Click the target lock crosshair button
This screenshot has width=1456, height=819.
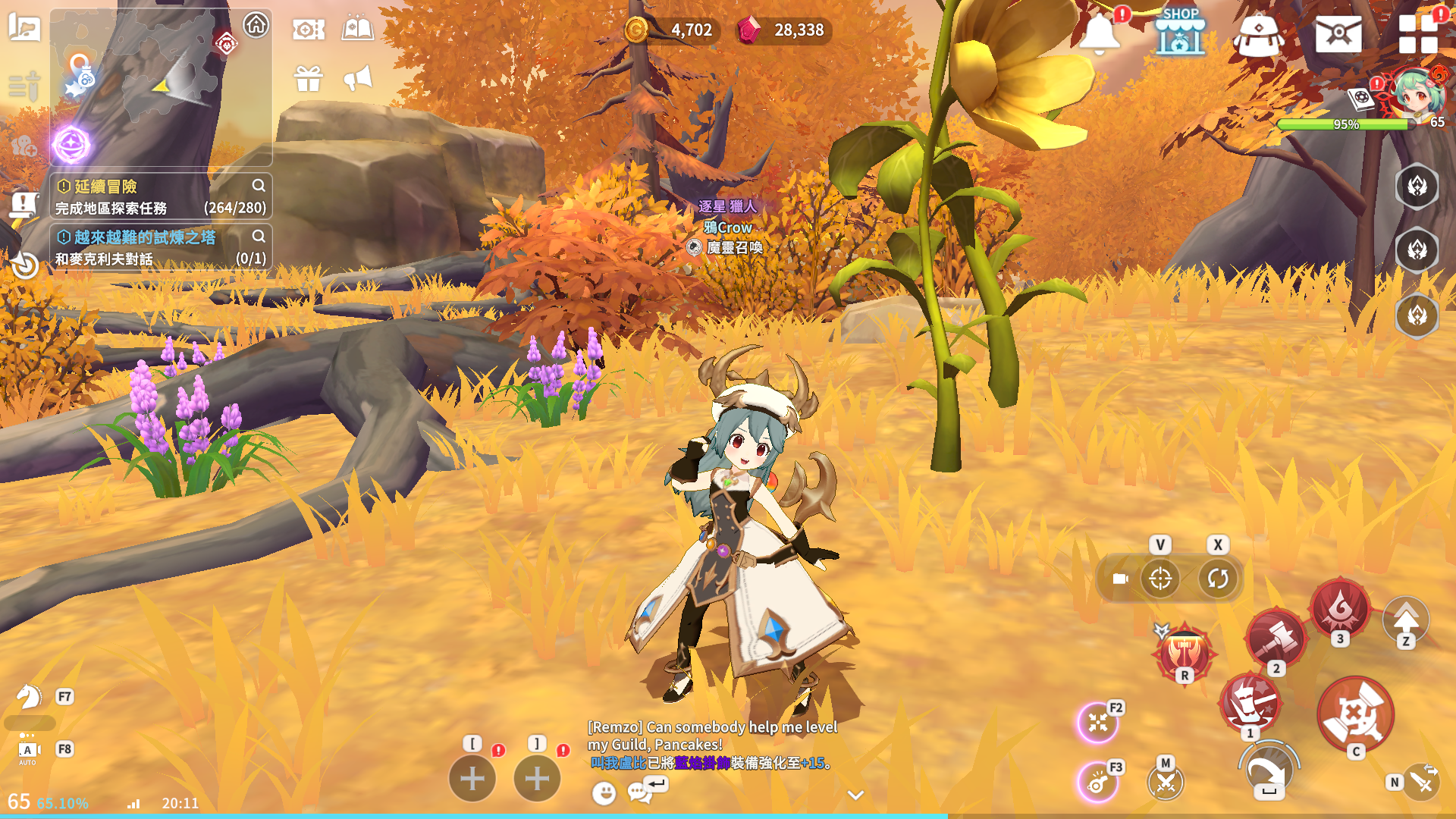(1160, 579)
